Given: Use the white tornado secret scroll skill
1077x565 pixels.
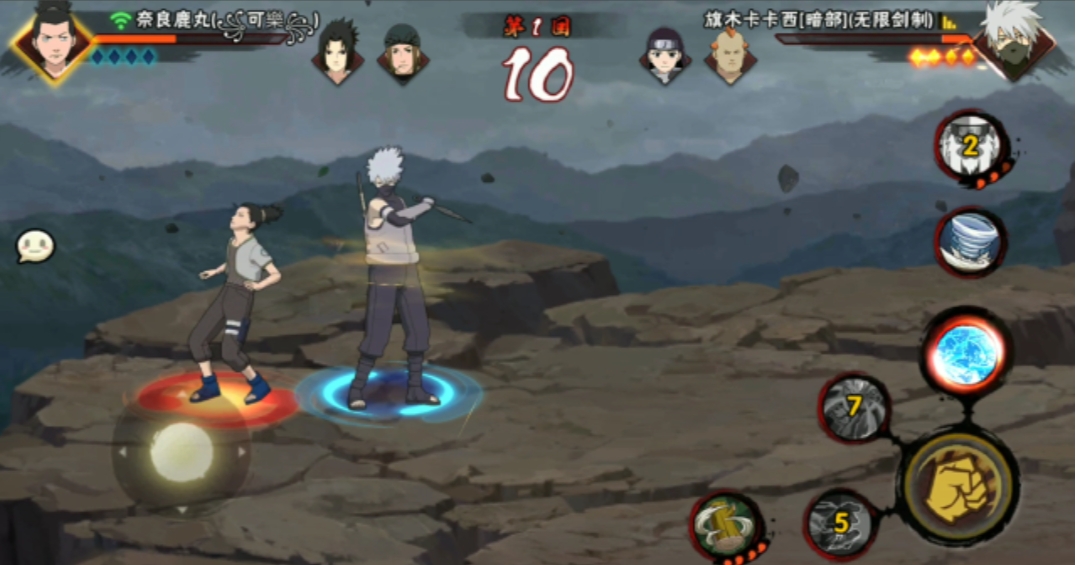Looking at the screenshot, I should coord(969,241).
